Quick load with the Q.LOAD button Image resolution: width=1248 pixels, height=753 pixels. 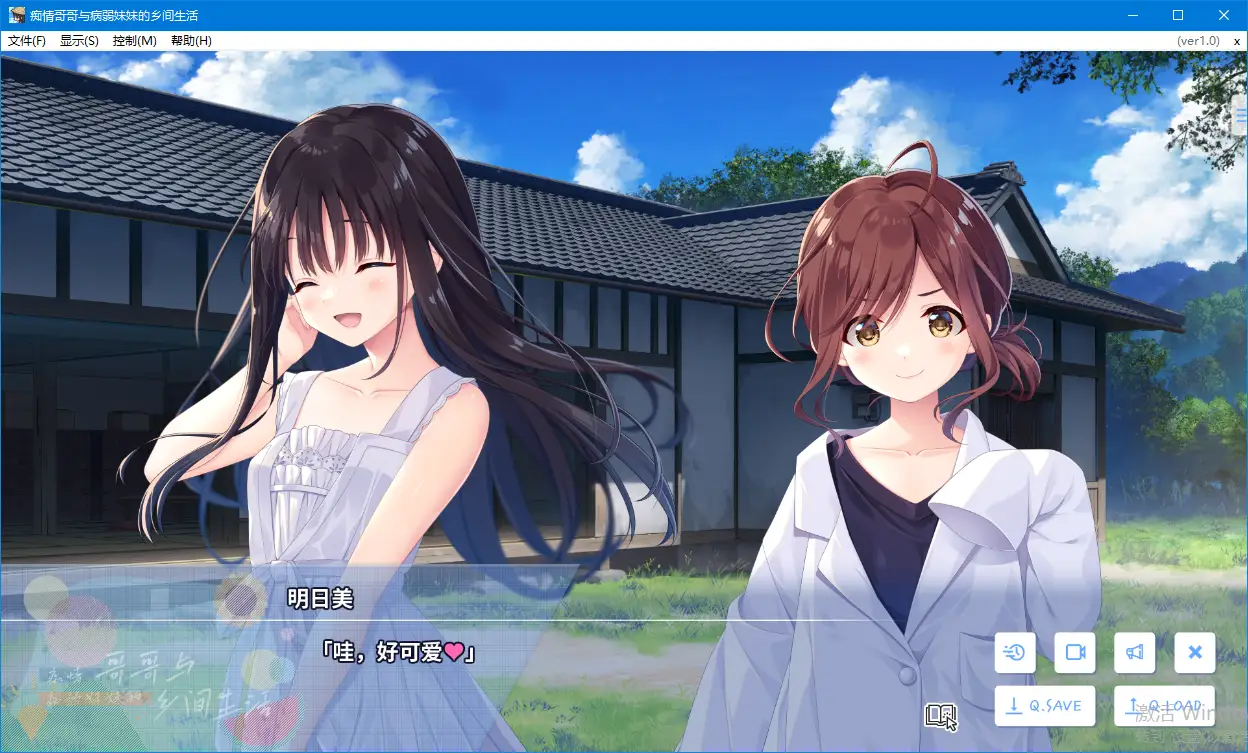[x=1164, y=706]
